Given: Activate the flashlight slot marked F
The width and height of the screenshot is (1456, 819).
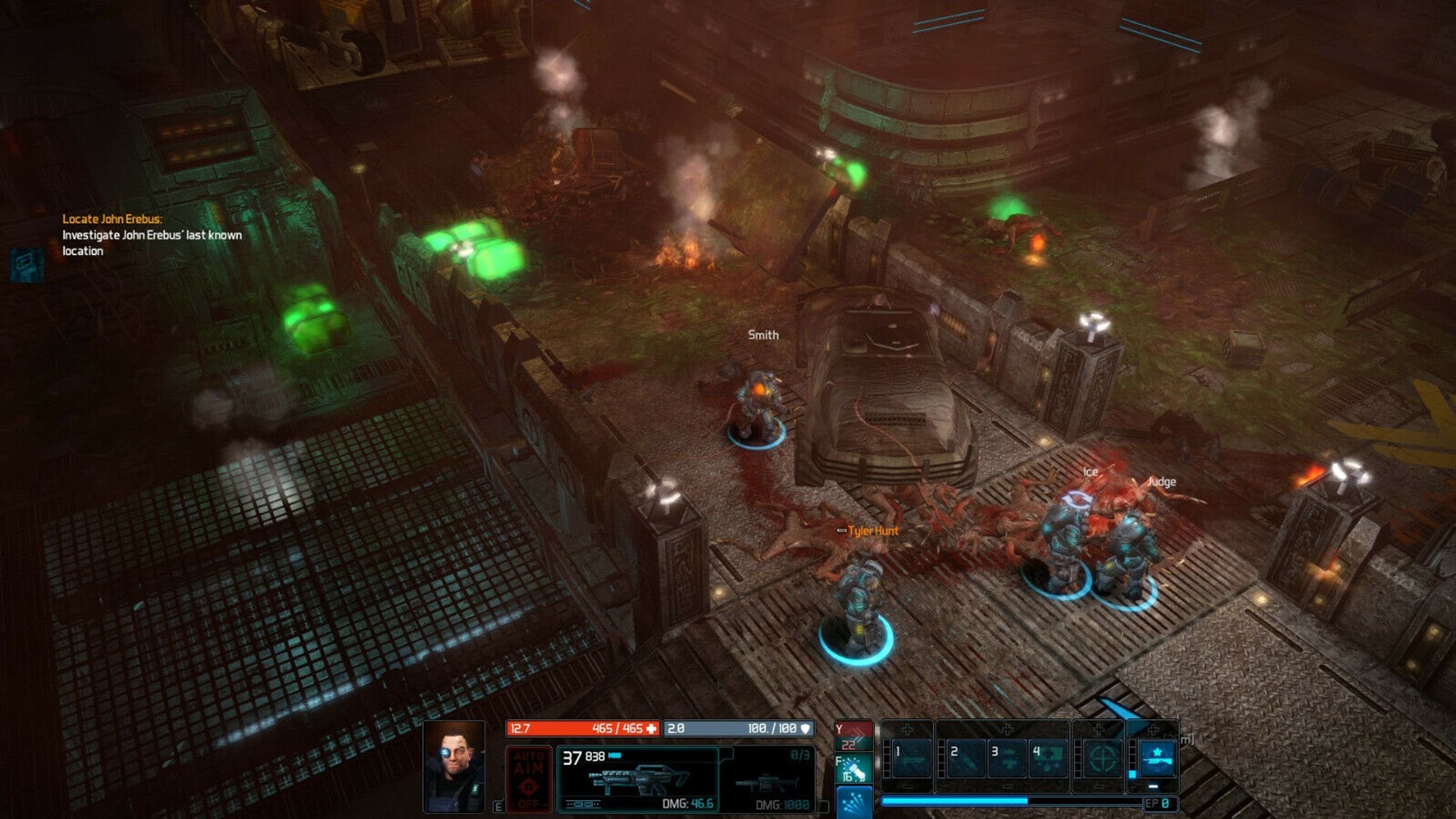Looking at the screenshot, I should tap(853, 769).
